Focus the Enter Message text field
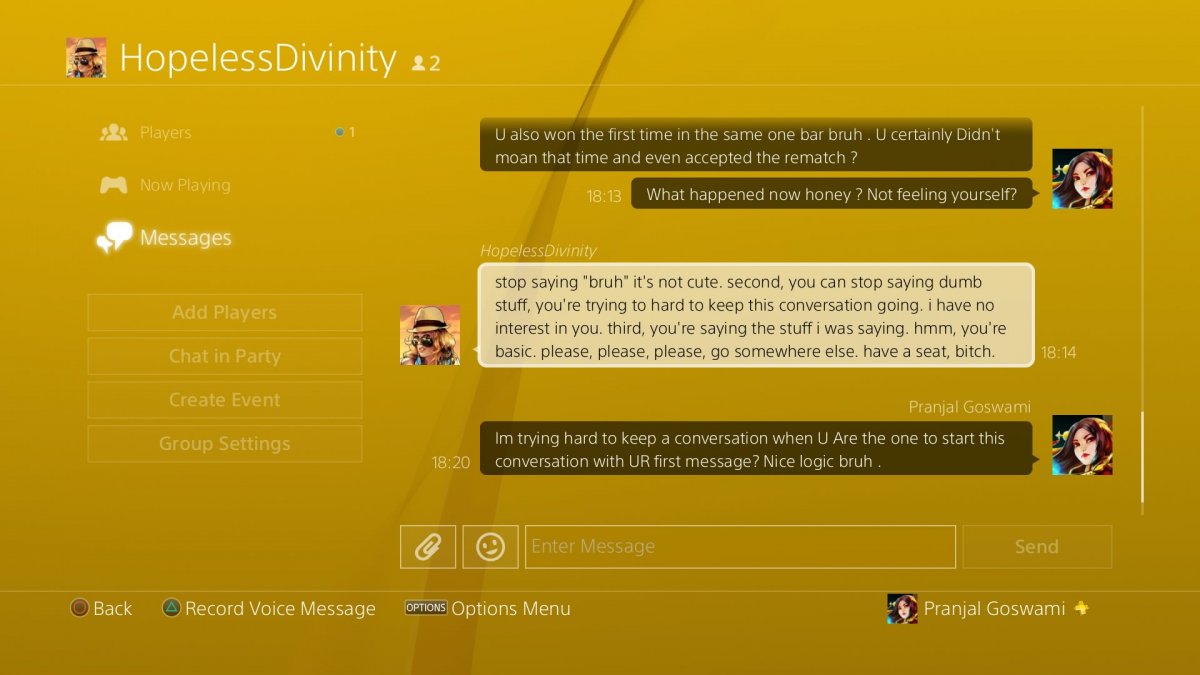The height and width of the screenshot is (675, 1200). [x=740, y=547]
